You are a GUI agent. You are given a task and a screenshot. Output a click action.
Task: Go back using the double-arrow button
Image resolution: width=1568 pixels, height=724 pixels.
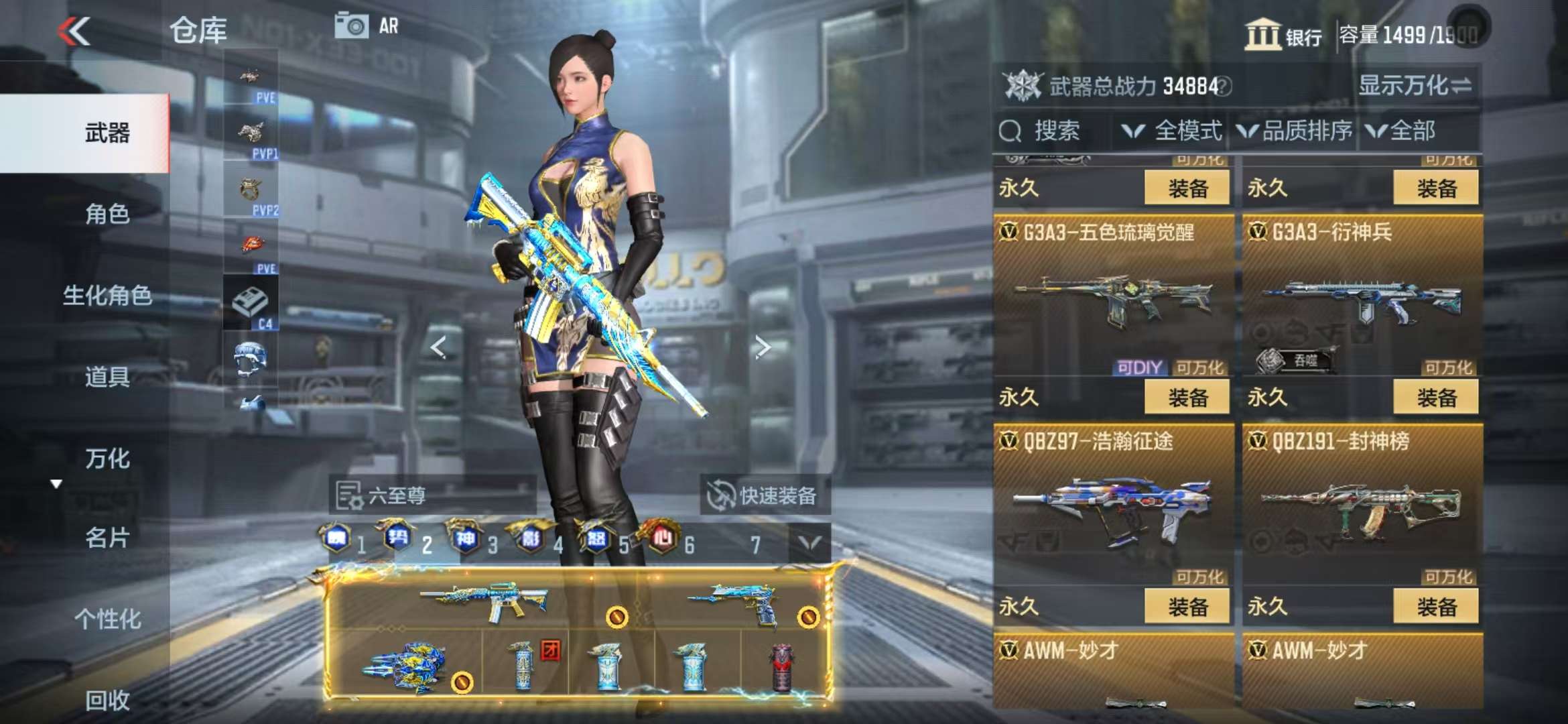(x=74, y=31)
